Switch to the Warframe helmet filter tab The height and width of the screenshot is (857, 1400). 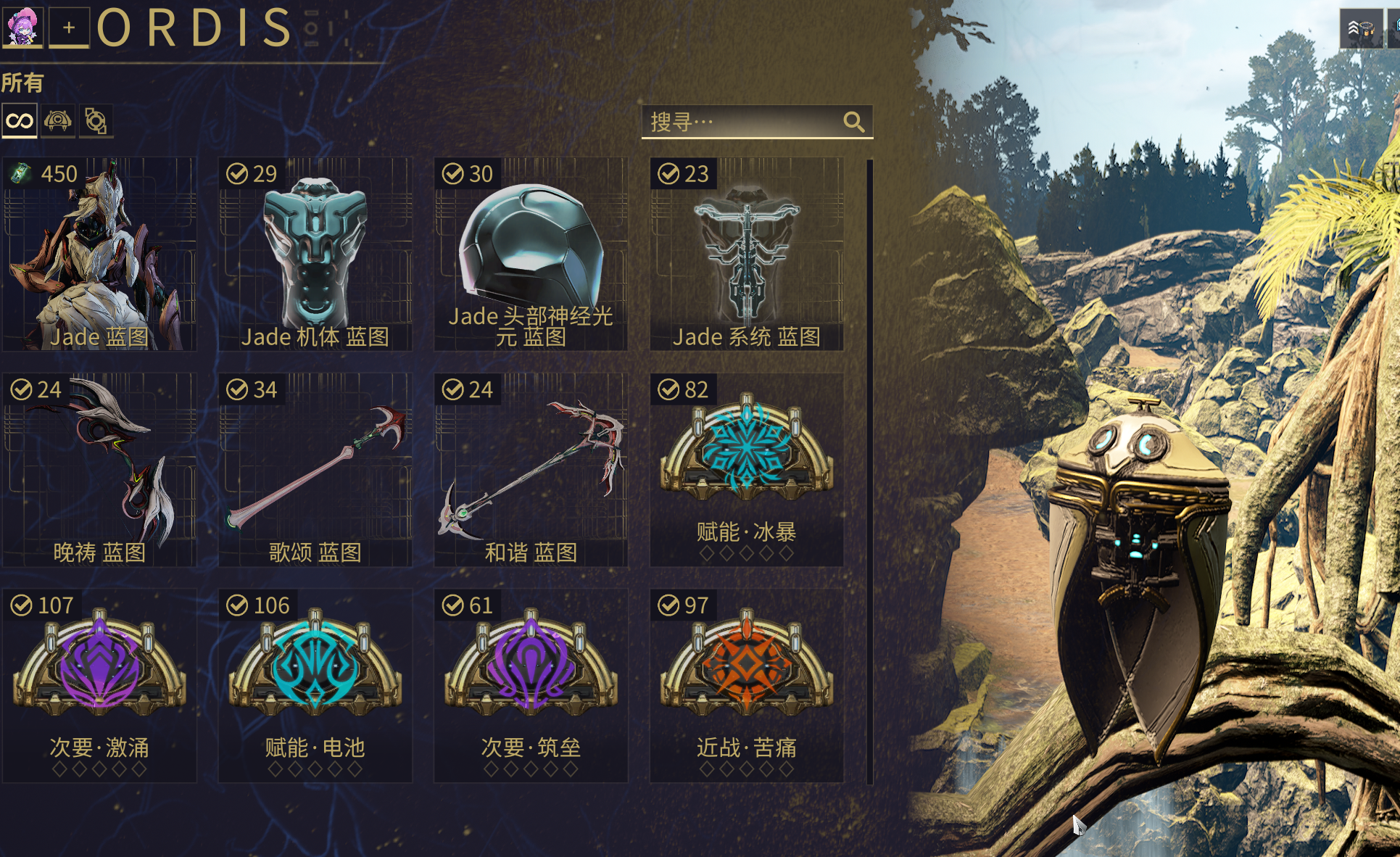(57, 121)
